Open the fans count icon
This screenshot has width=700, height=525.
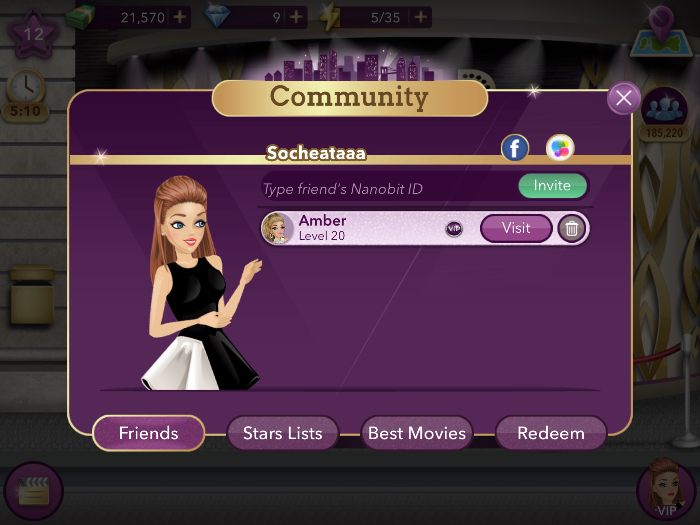point(663,110)
